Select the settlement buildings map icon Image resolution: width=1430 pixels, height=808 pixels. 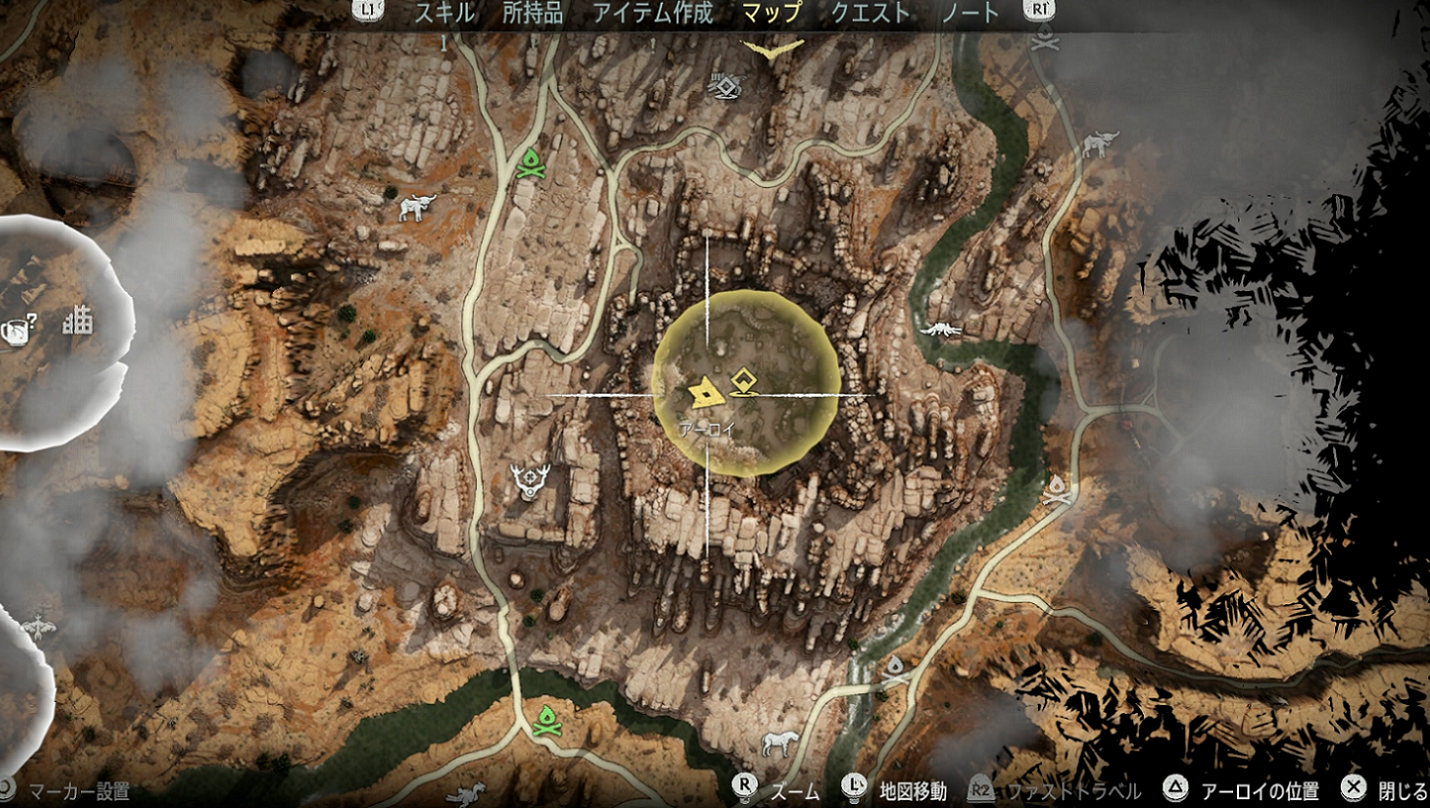[77, 322]
